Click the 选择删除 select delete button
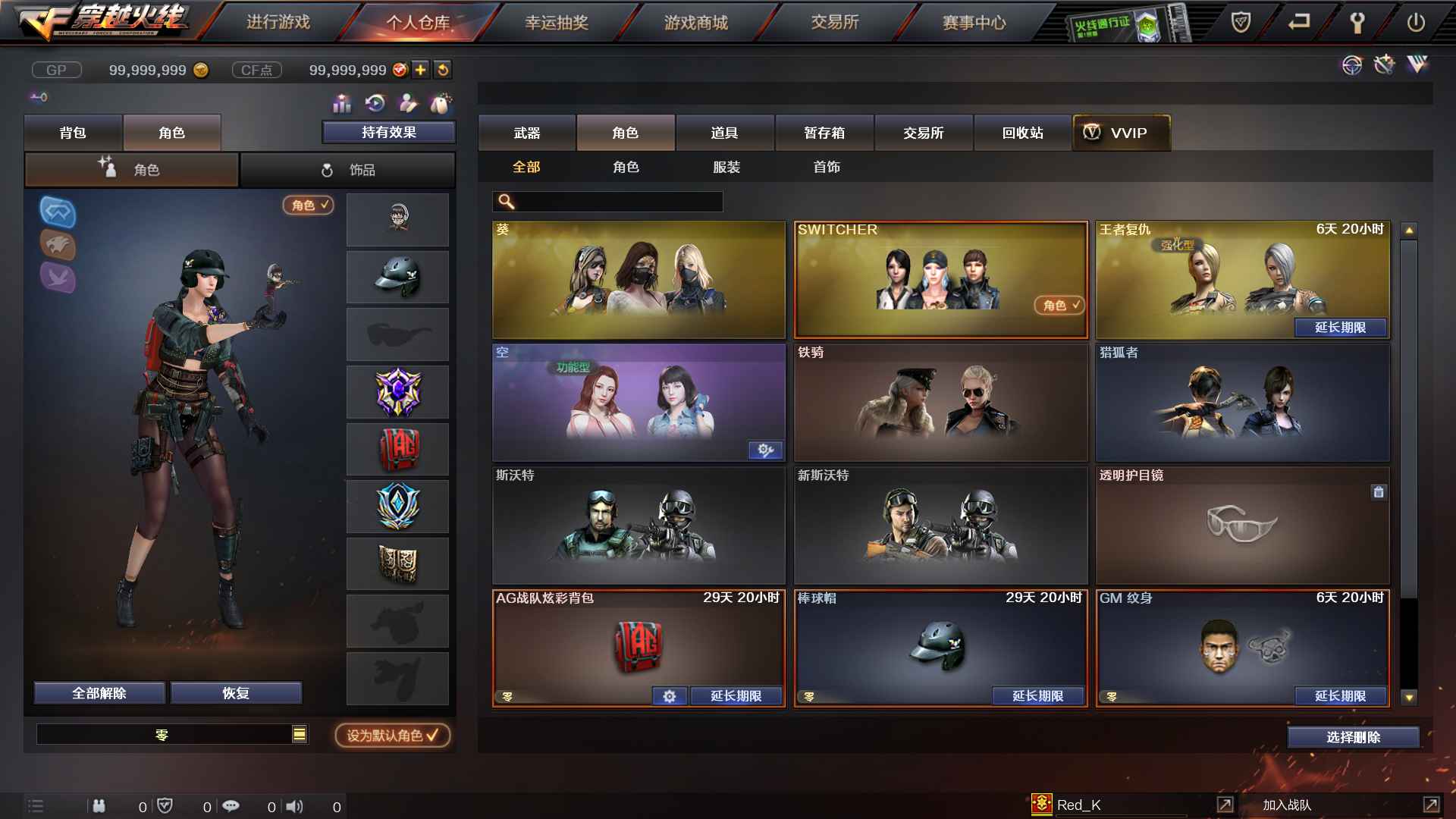This screenshot has width=1456, height=819. click(1353, 737)
